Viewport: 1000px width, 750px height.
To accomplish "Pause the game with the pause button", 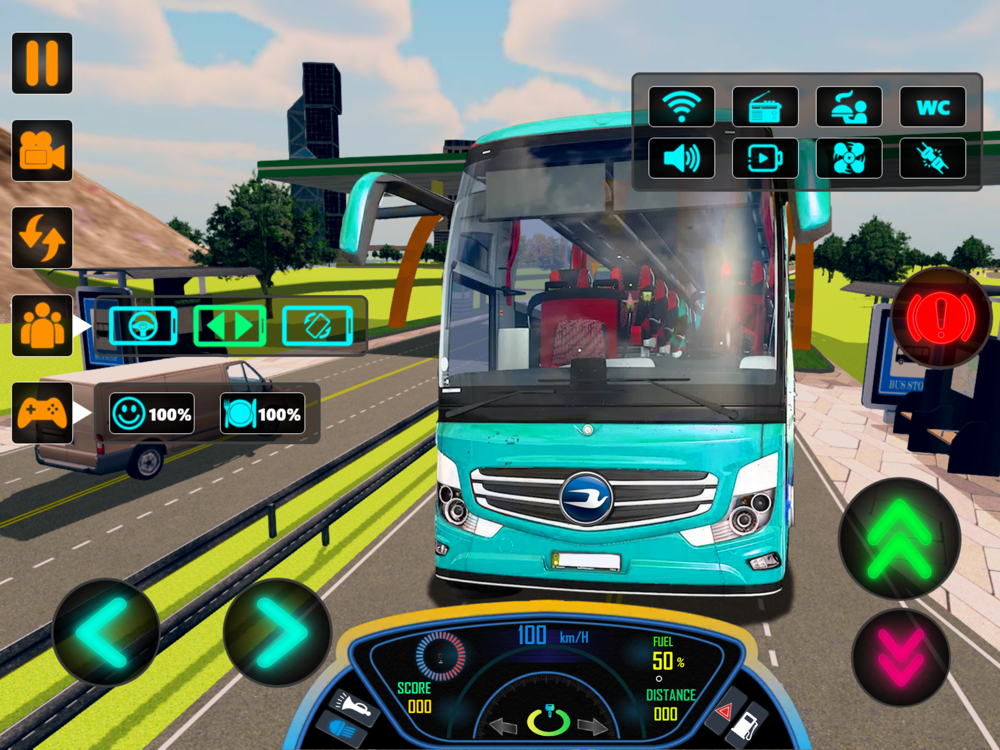I will (42, 63).
